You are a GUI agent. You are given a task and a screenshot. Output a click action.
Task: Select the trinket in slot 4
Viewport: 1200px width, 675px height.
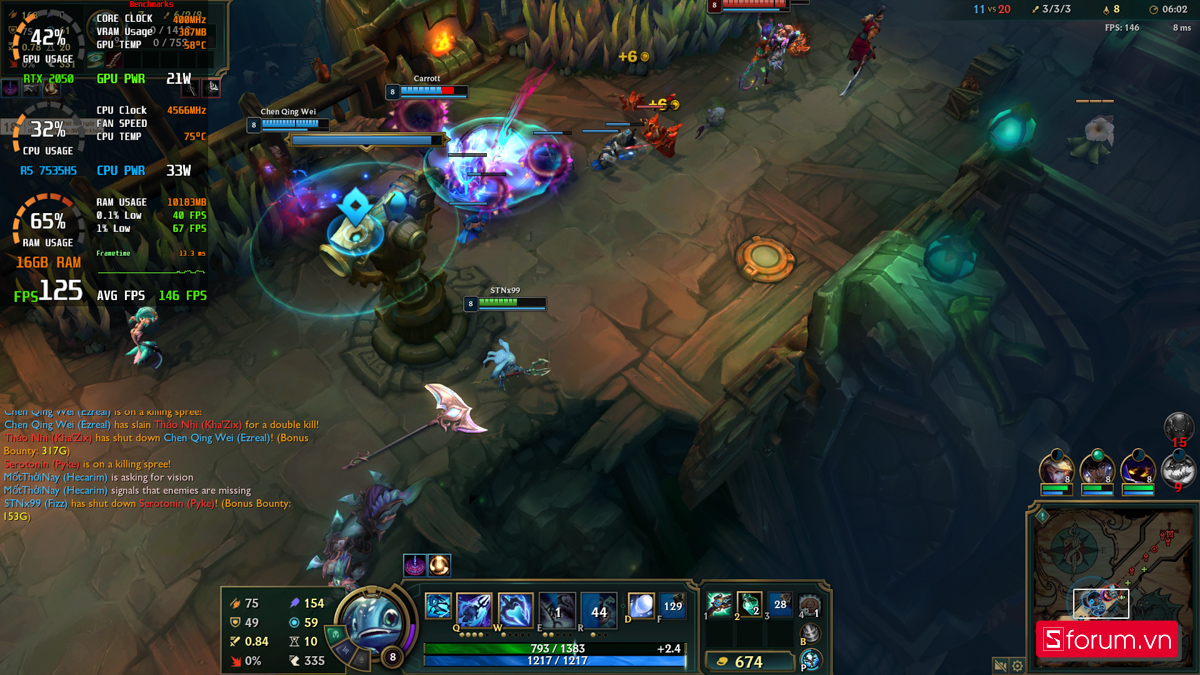(810, 605)
